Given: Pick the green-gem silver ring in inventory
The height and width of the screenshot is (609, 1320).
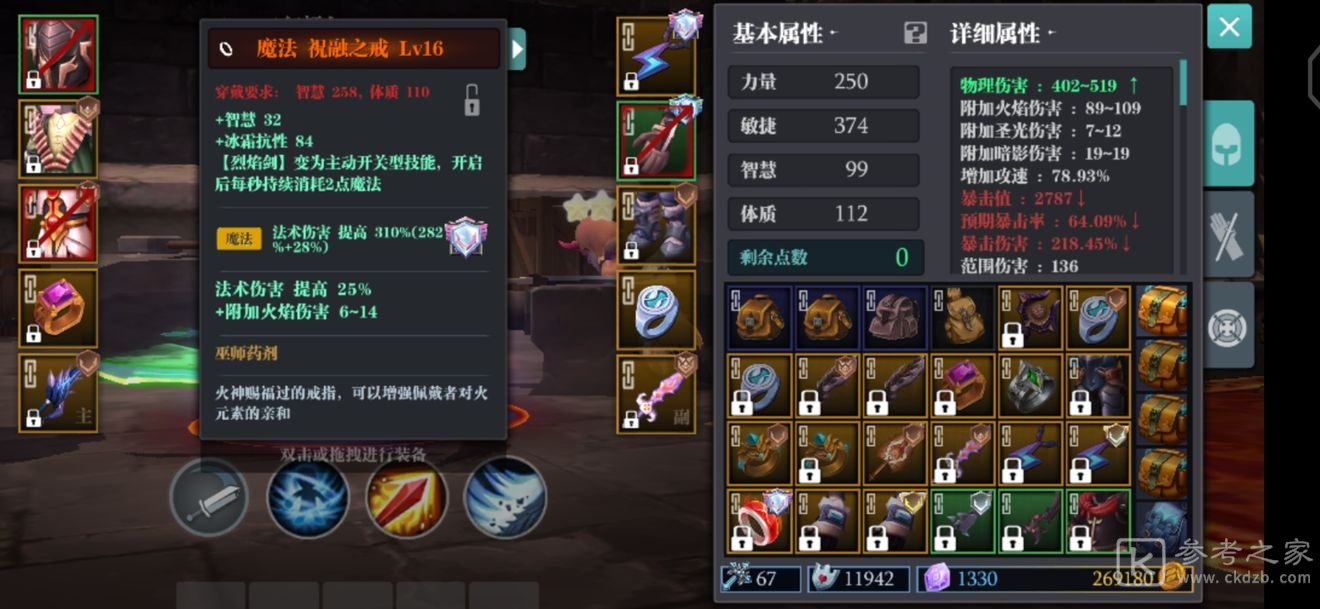Looking at the screenshot, I should point(1031,385).
